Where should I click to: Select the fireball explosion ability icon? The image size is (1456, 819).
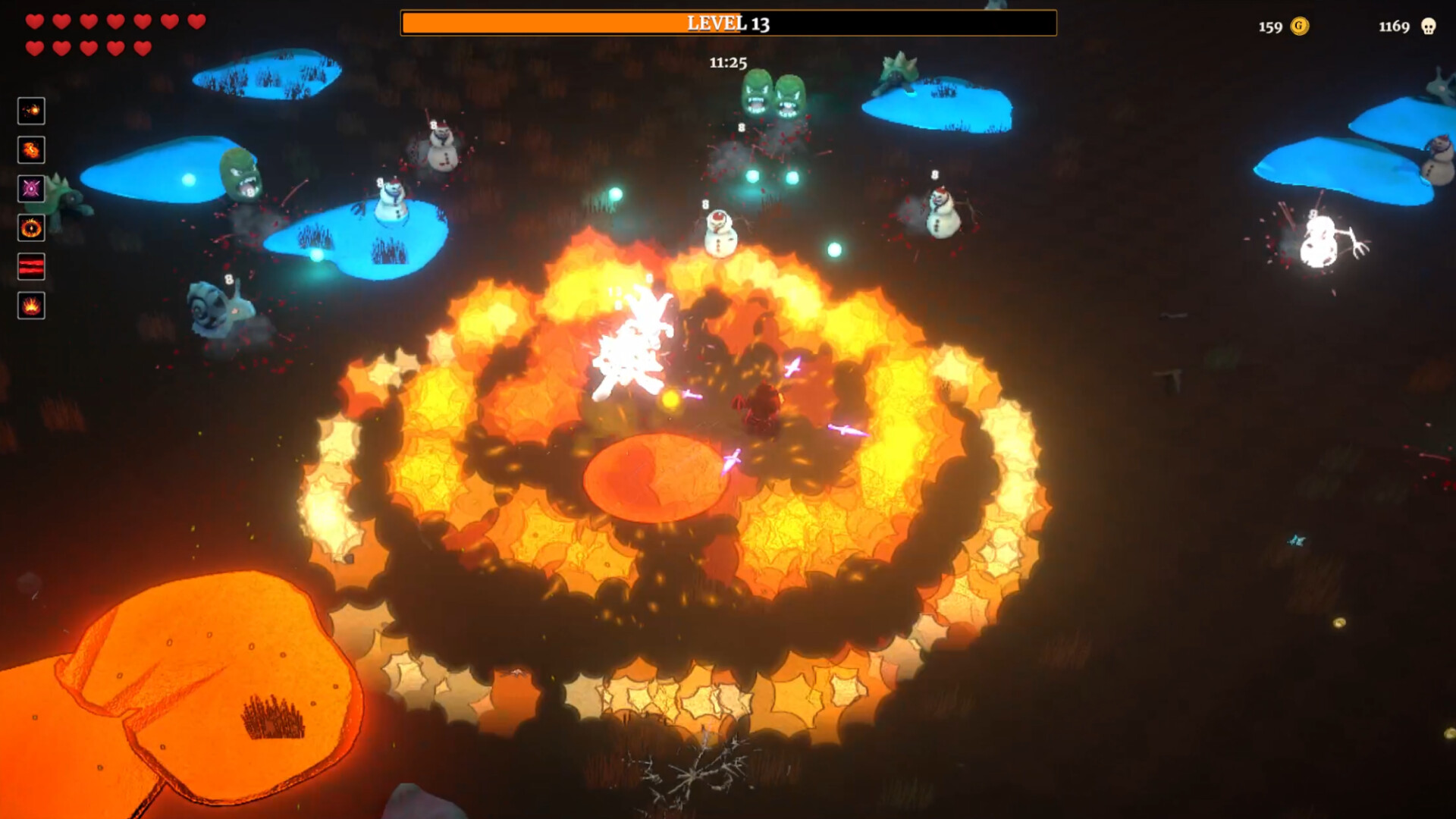point(31,111)
